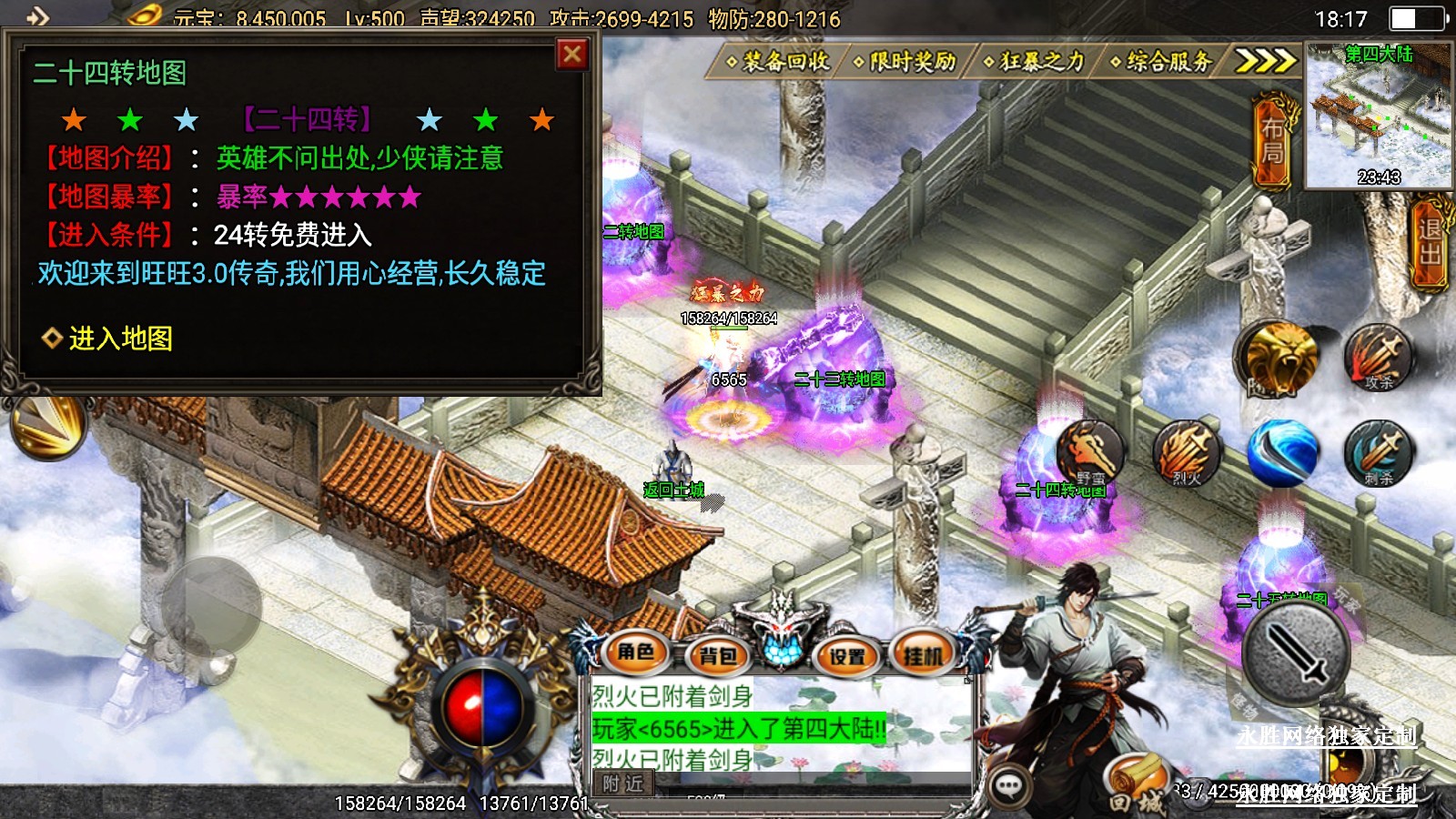Open the 限时奖励 menu

coord(906,62)
